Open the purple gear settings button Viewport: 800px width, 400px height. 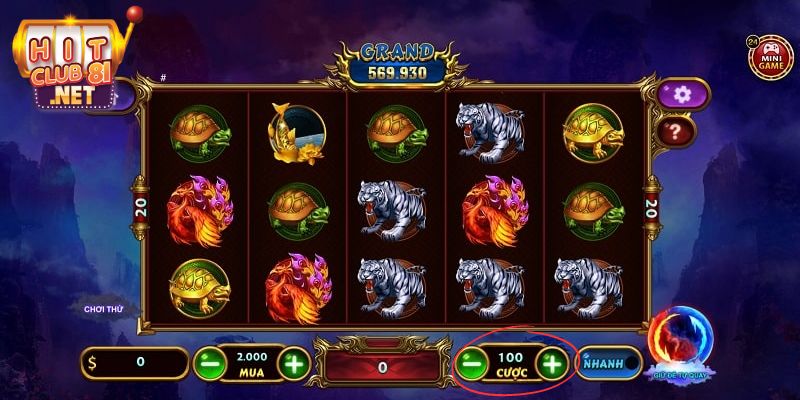tap(684, 94)
